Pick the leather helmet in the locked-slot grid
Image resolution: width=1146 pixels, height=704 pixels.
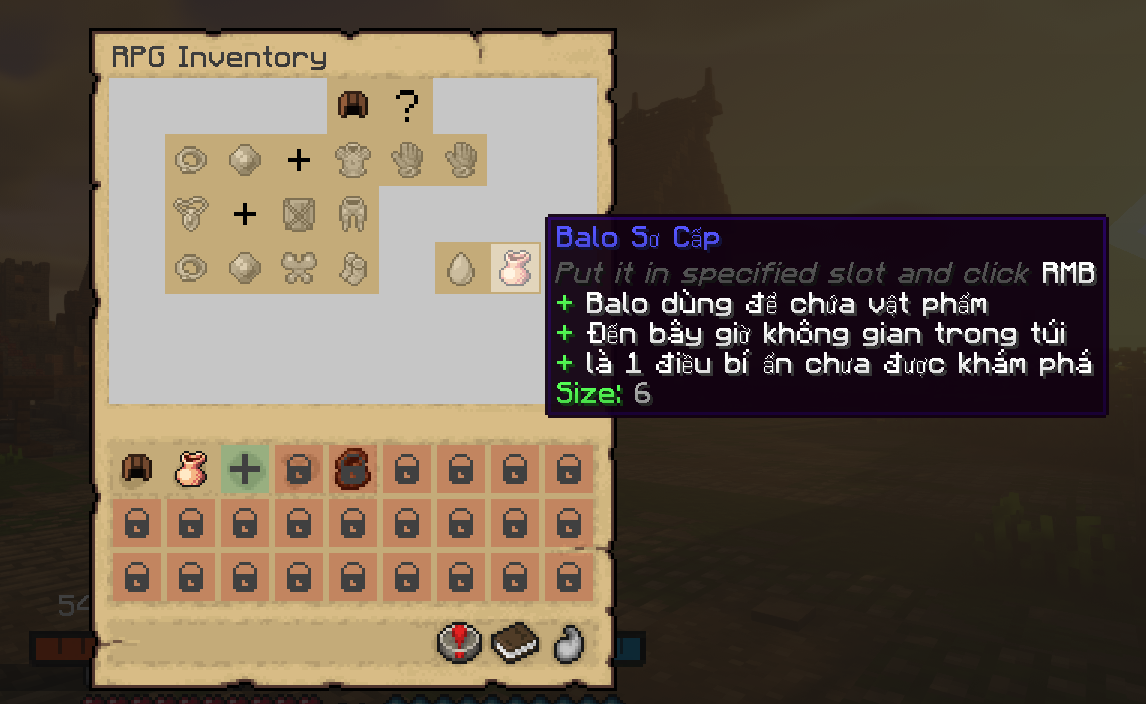coord(137,469)
